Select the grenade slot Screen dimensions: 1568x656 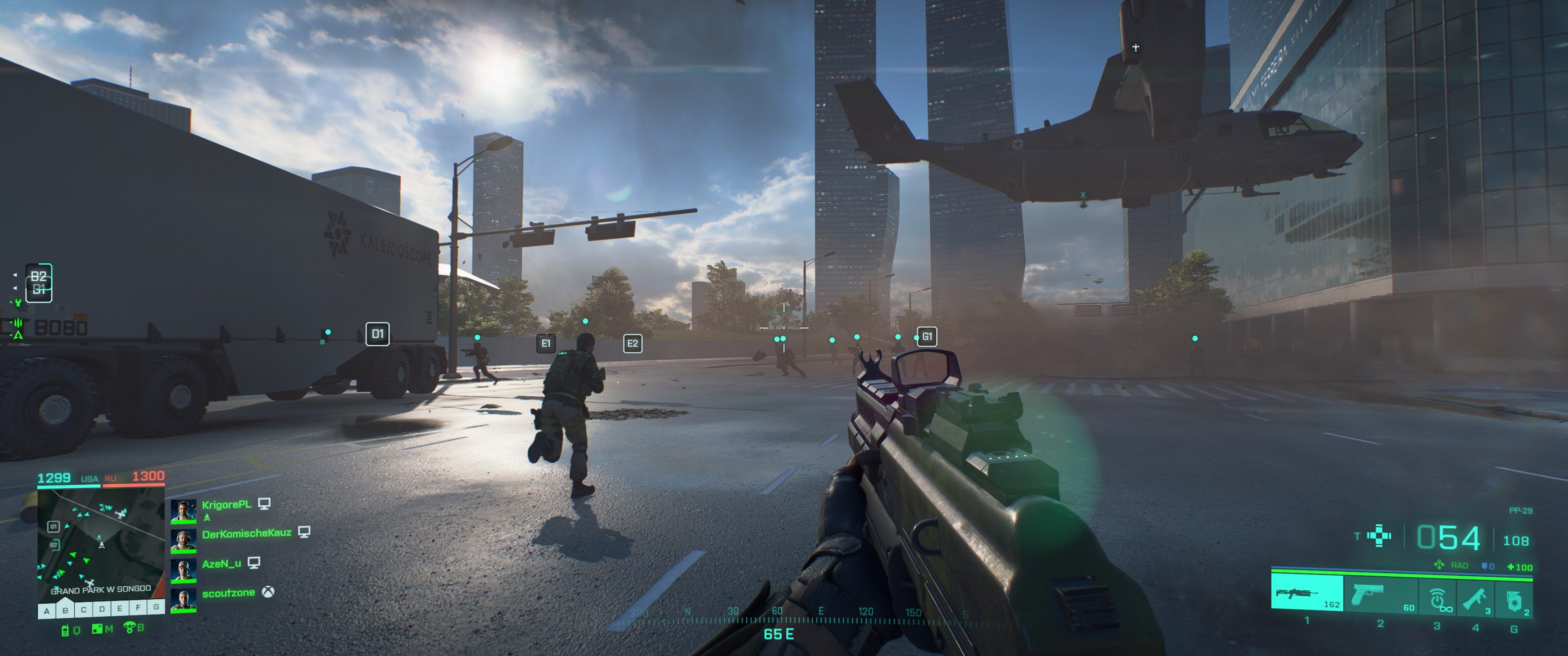(x=1514, y=600)
